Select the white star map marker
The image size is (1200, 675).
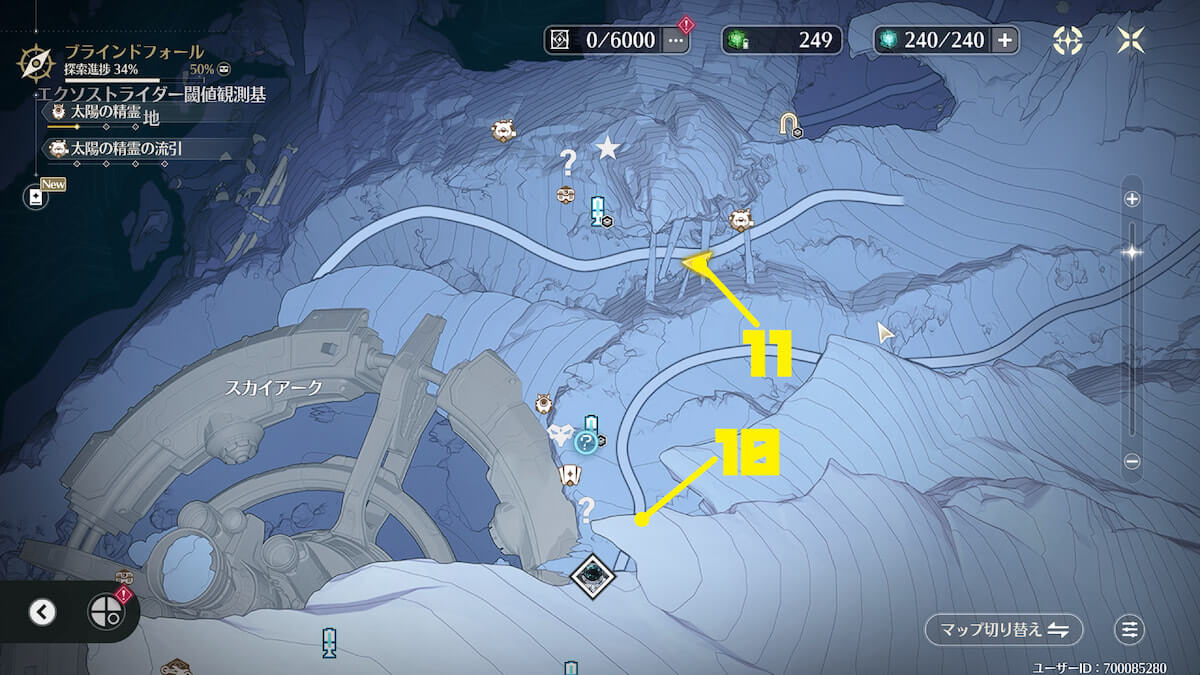(607, 149)
